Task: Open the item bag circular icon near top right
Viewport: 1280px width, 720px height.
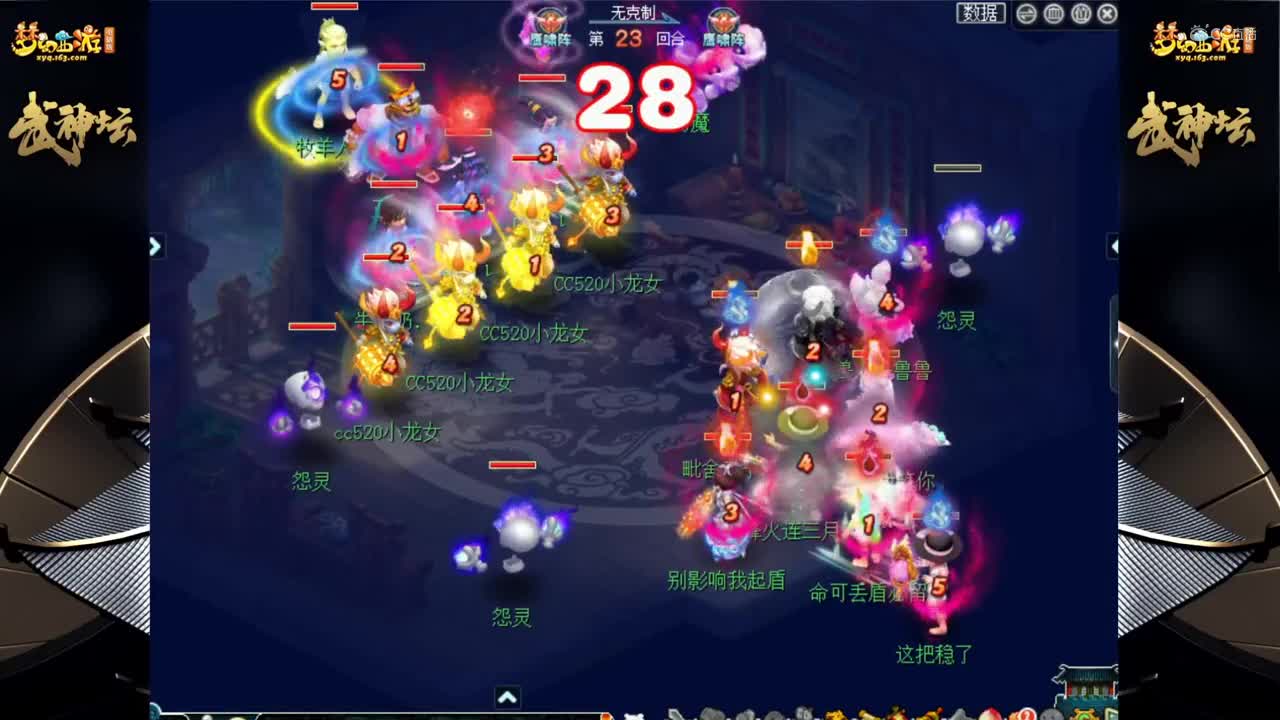Action: 1081,14
